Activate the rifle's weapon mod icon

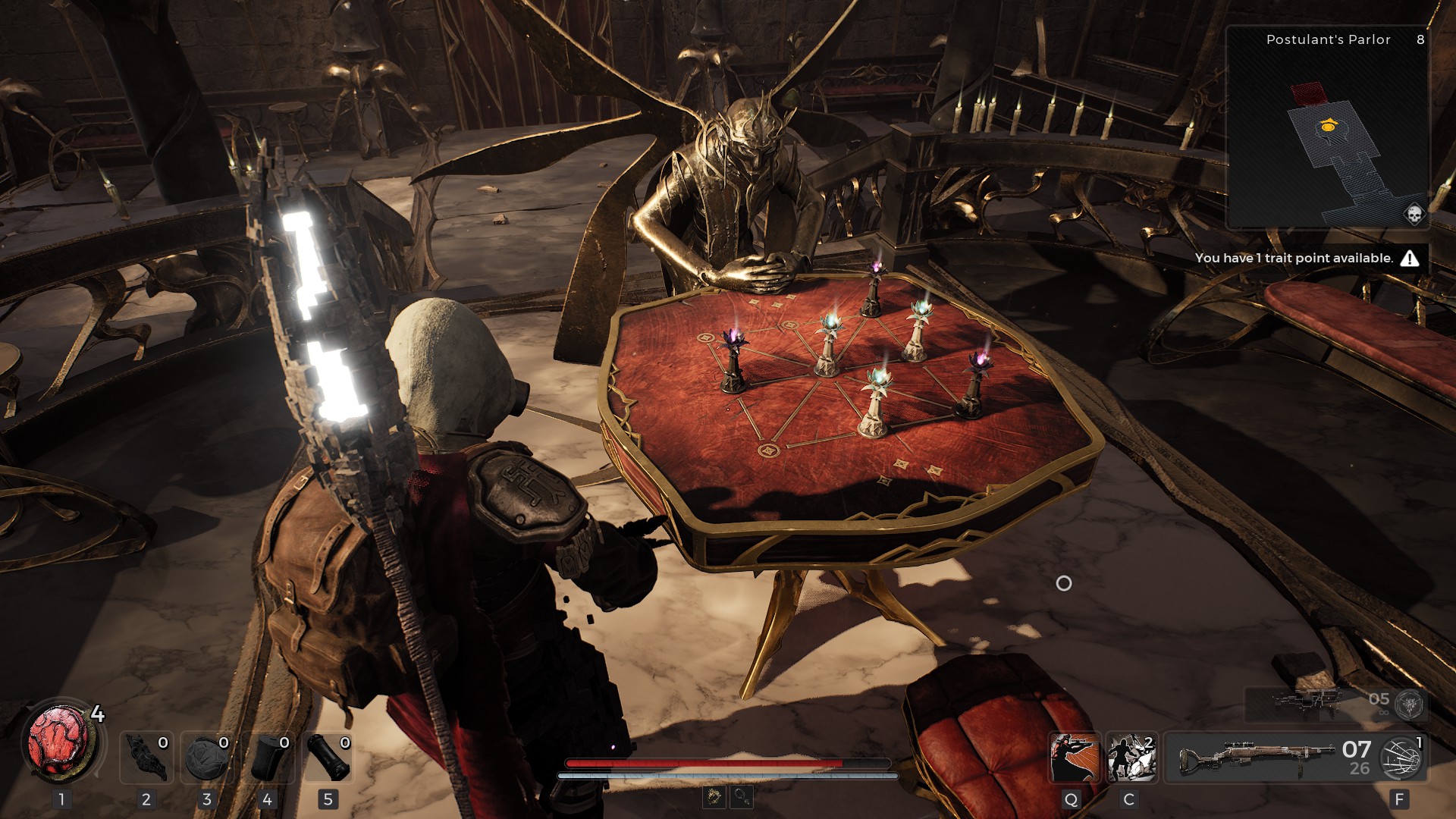[1401, 758]
